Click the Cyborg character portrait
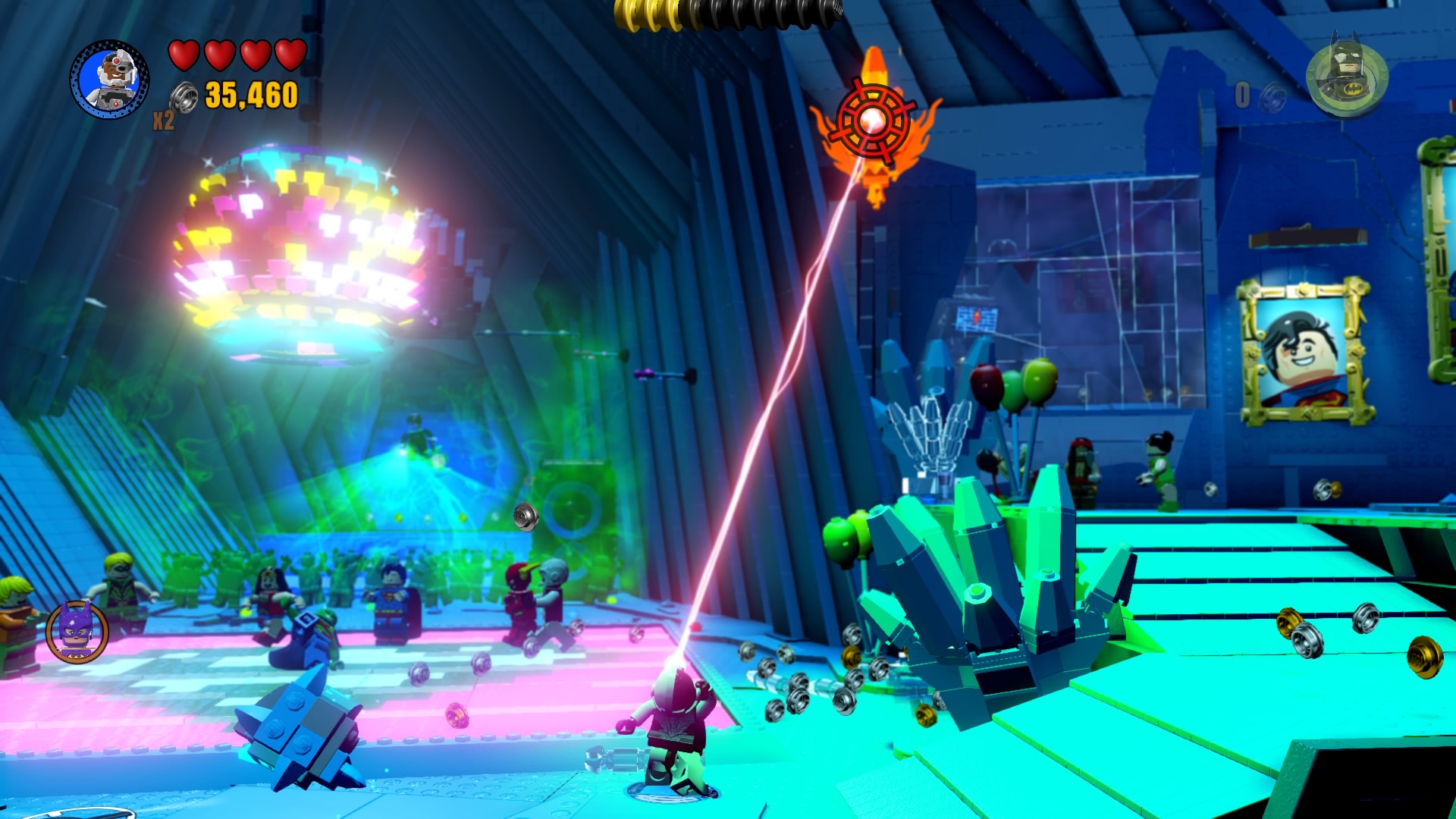The height and width of the screenshot is (819, 1456). click(111, 80)
